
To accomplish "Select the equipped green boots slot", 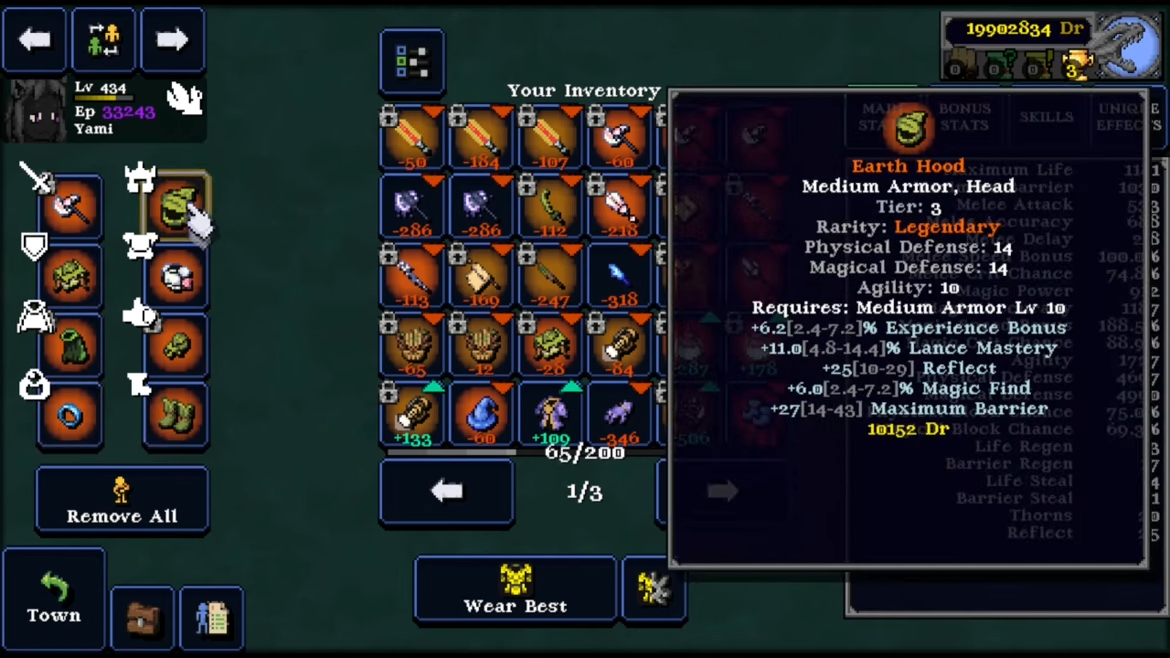I will (176, 415).
